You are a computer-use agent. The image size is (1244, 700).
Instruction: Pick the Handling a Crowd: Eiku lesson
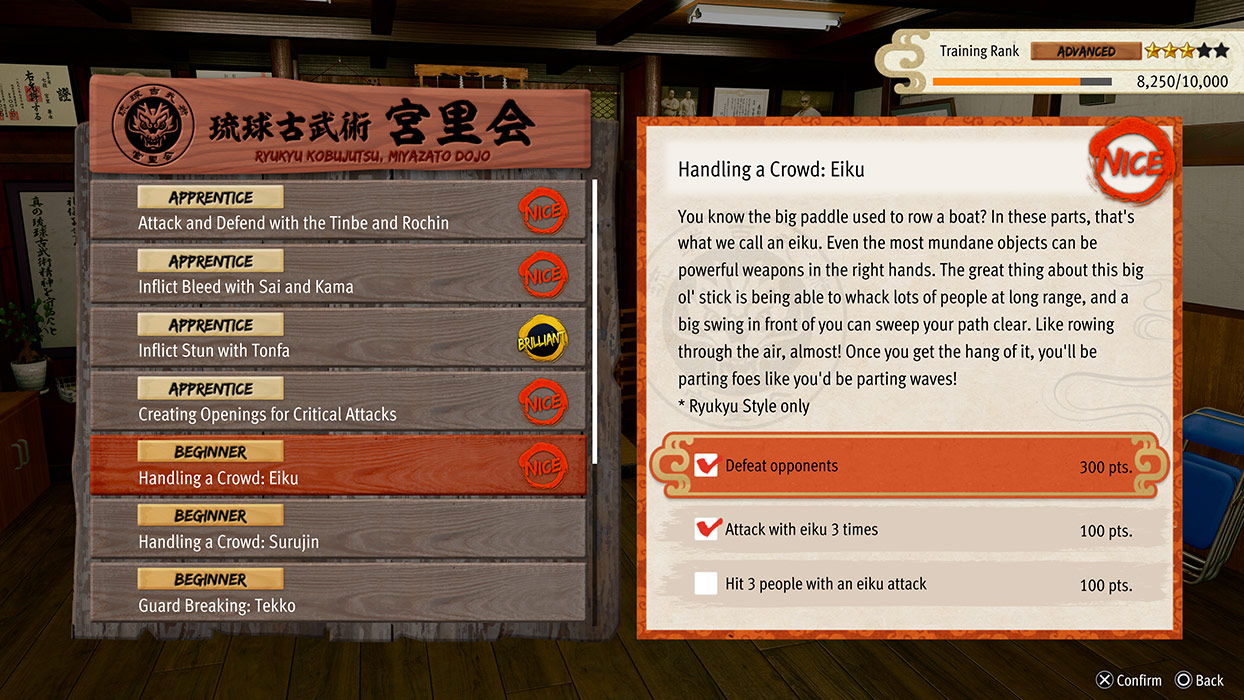338,466
